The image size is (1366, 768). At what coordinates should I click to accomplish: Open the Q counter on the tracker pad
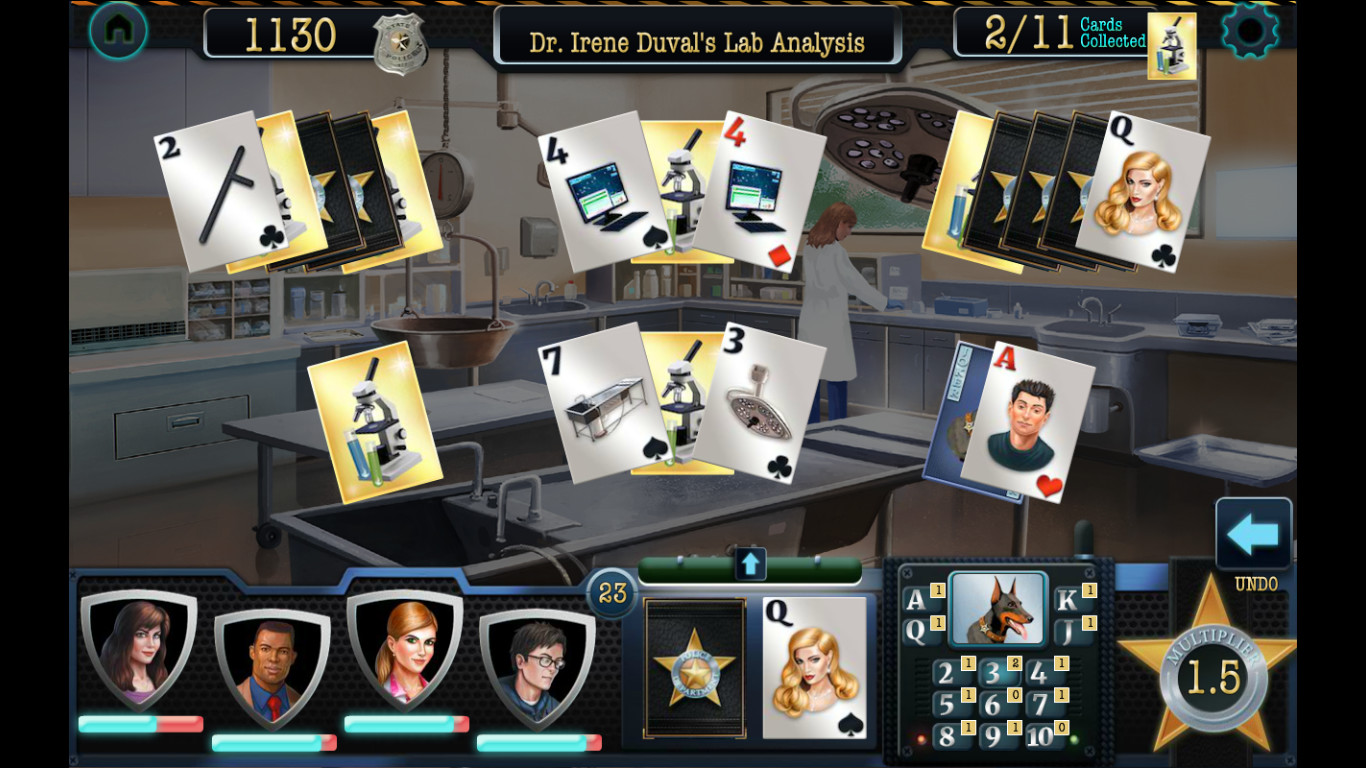917,630
